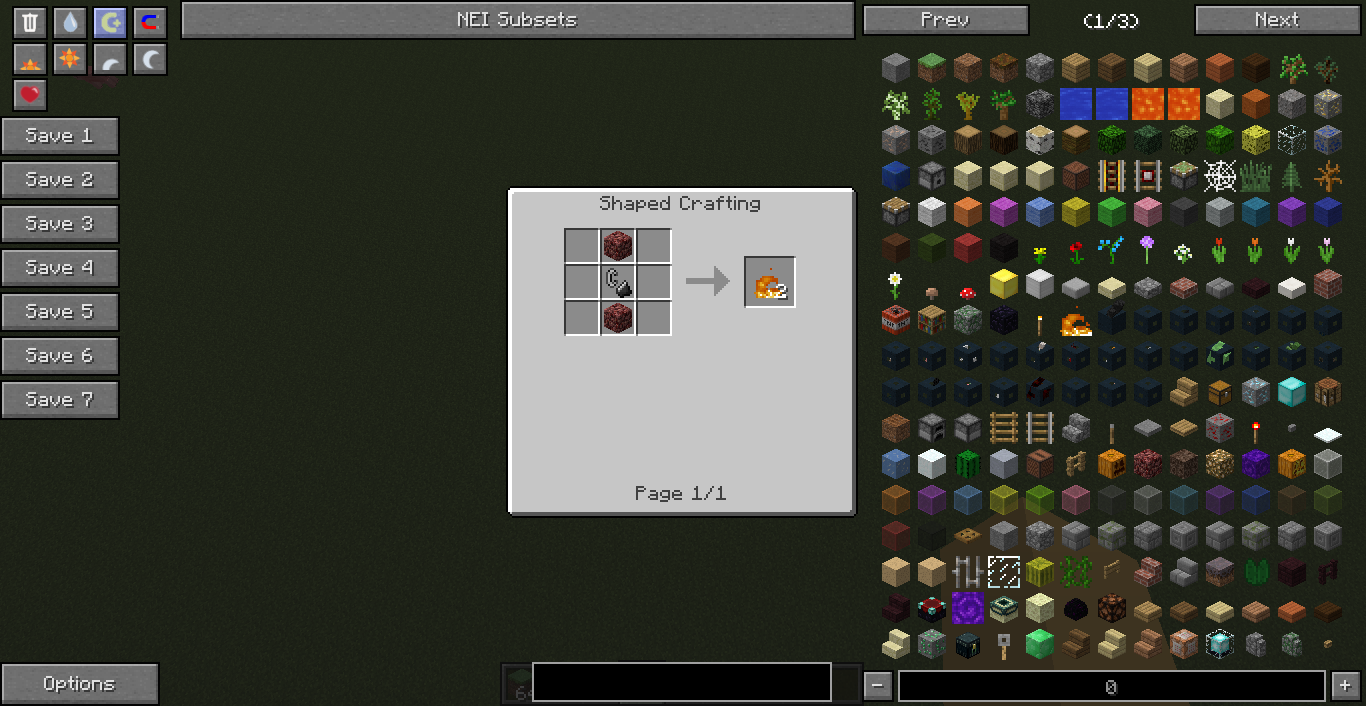The image size is (1366, 706).
Task: Go to previous item page with Prev
Action: click(x=945, y=20)
